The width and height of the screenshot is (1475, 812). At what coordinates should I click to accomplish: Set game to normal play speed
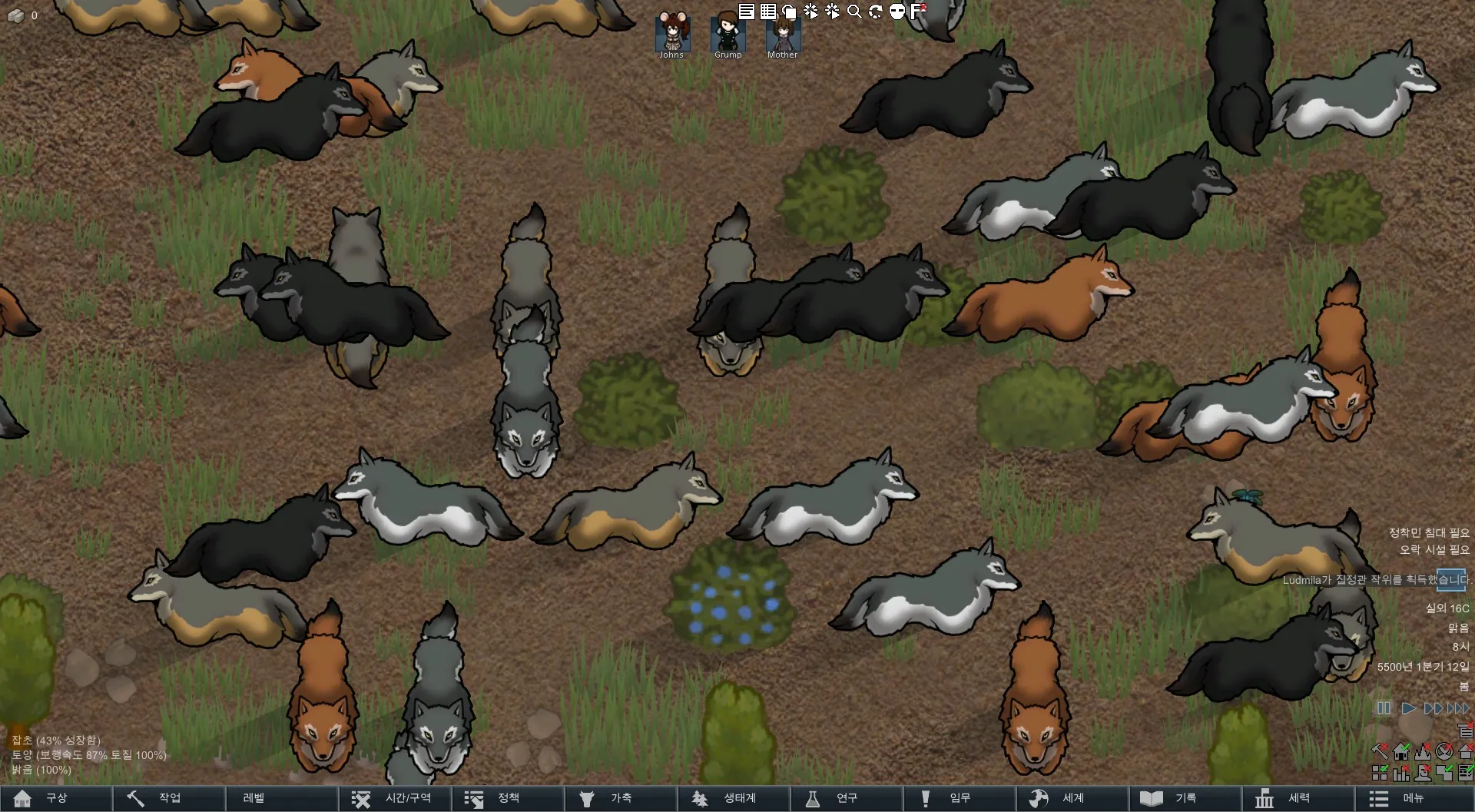(1408, 708)
